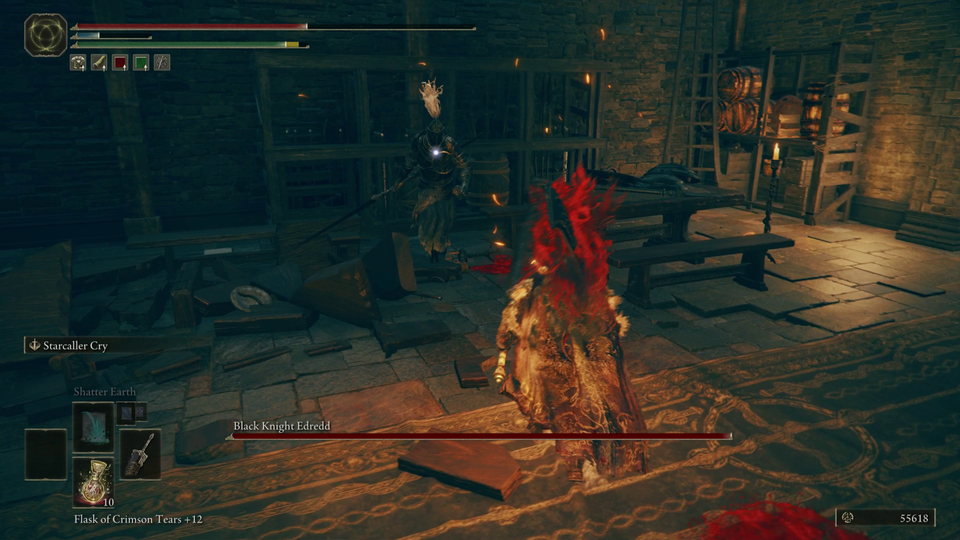The height and width of the screenshot is (540, 960).
Task: Inspect the red square buff icon
Action: pyautogui.click(x=120, y=62)
